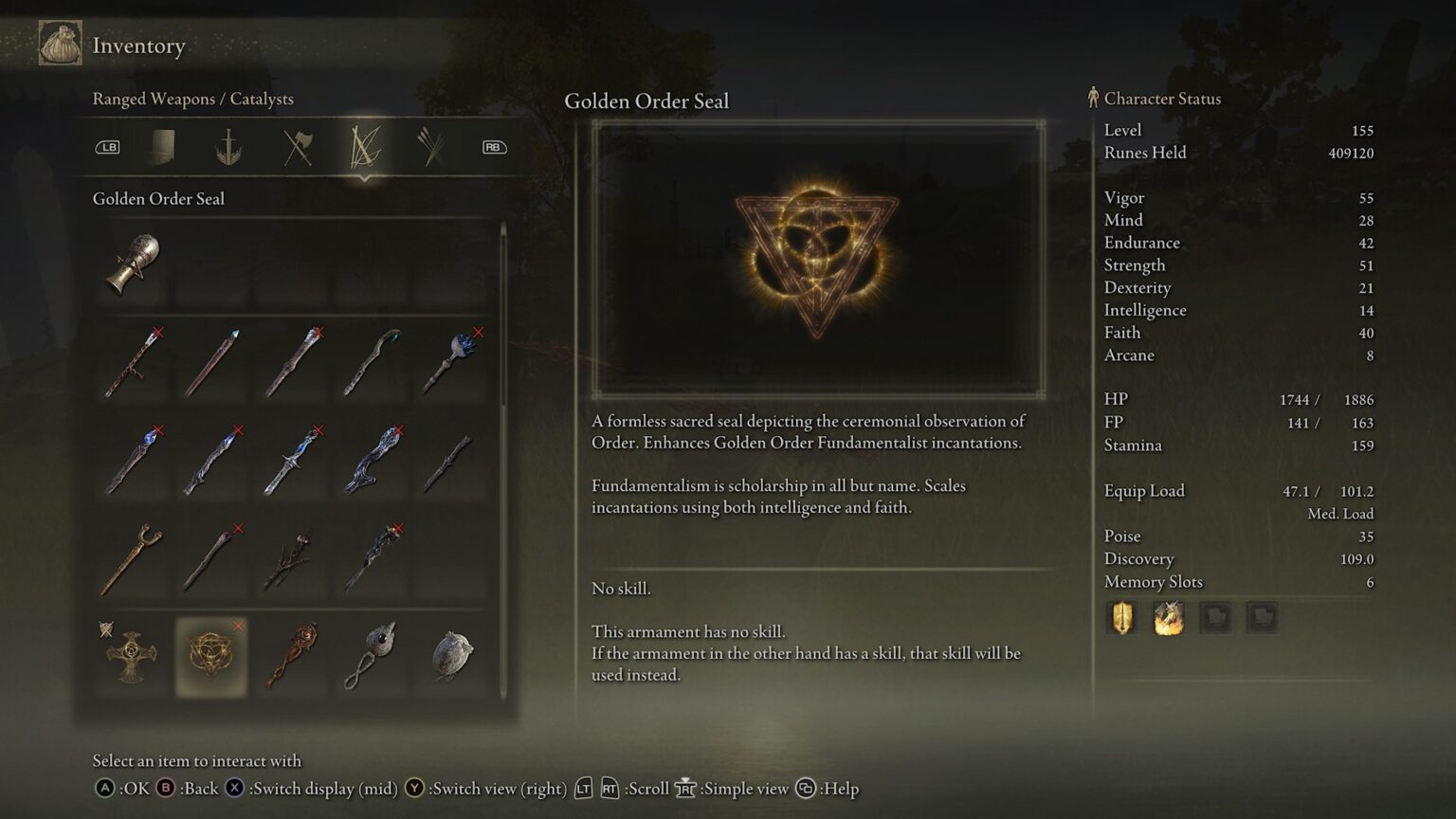Switch view with the Y button prompt
1456x819 pixels.
(x=414, y=788)
